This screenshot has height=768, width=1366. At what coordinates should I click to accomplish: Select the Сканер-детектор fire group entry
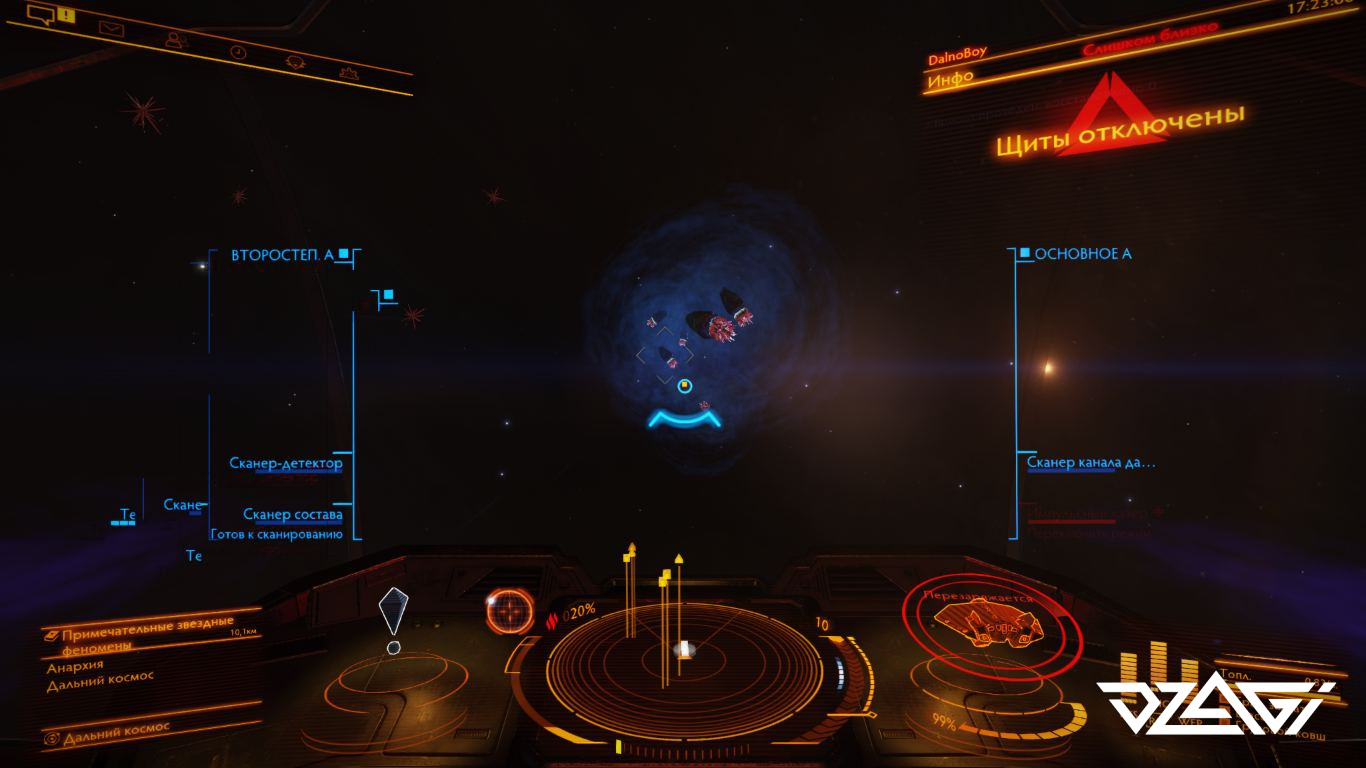click(286, 463)
